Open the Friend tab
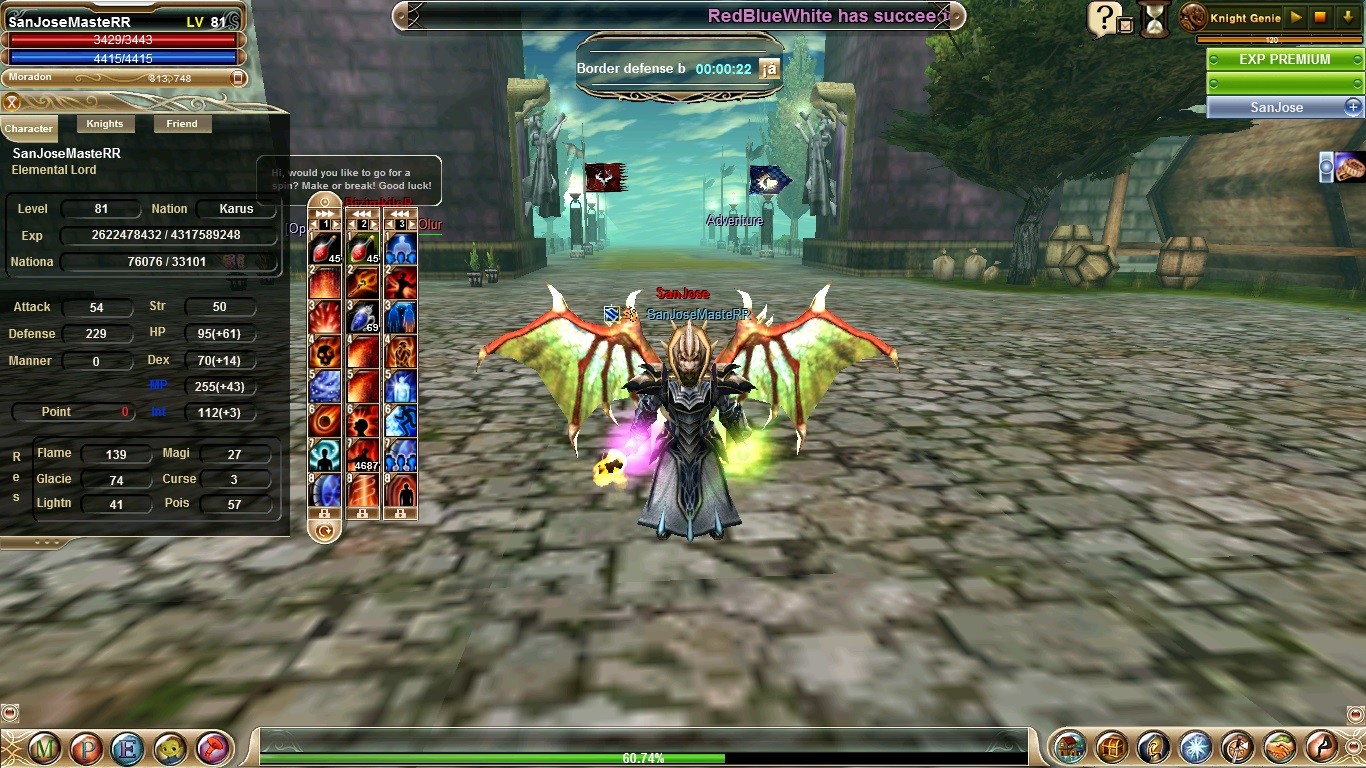This screenshot has width=1366, height=768. 182,124
